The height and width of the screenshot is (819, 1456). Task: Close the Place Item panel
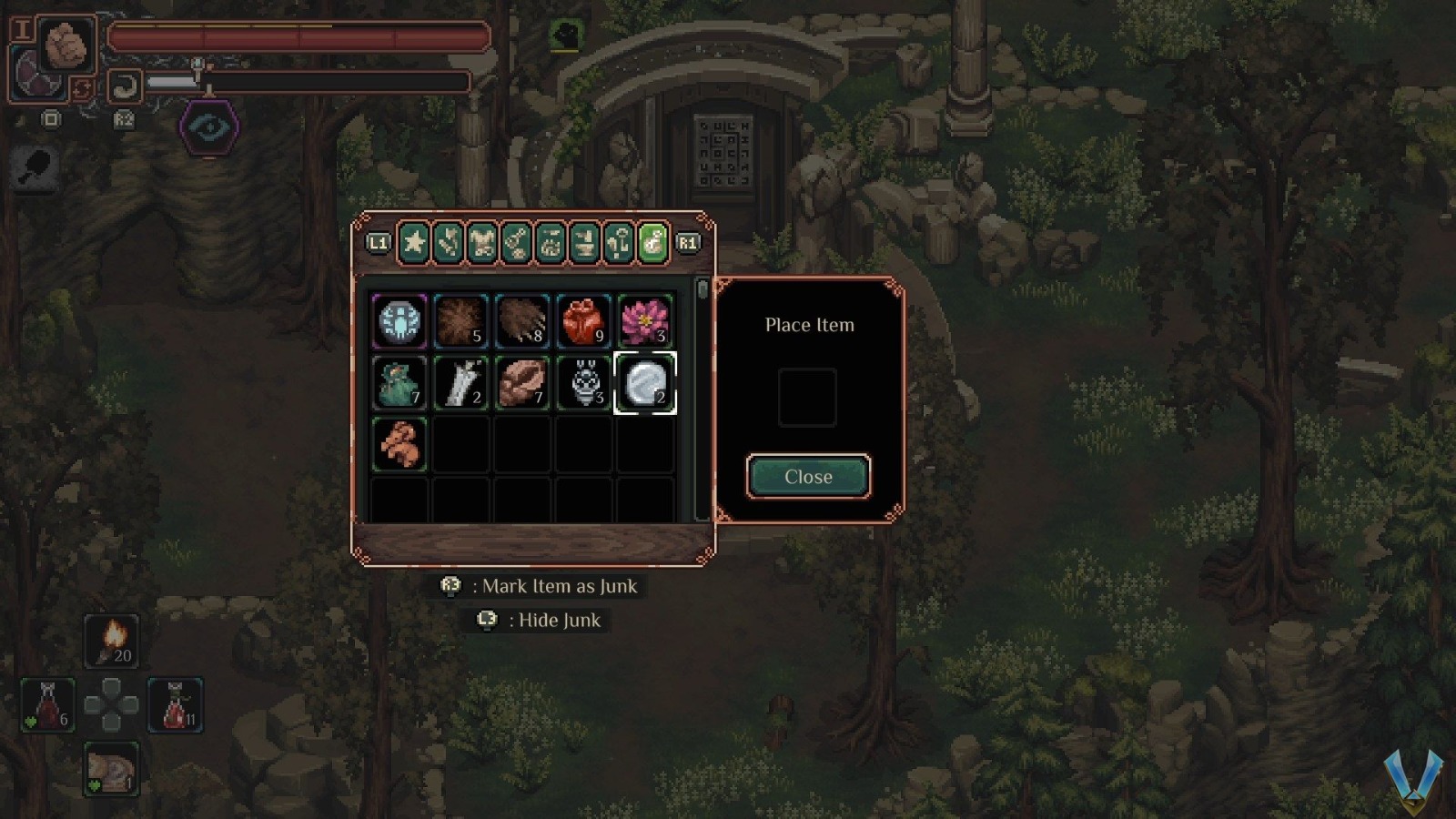(808, 477)
